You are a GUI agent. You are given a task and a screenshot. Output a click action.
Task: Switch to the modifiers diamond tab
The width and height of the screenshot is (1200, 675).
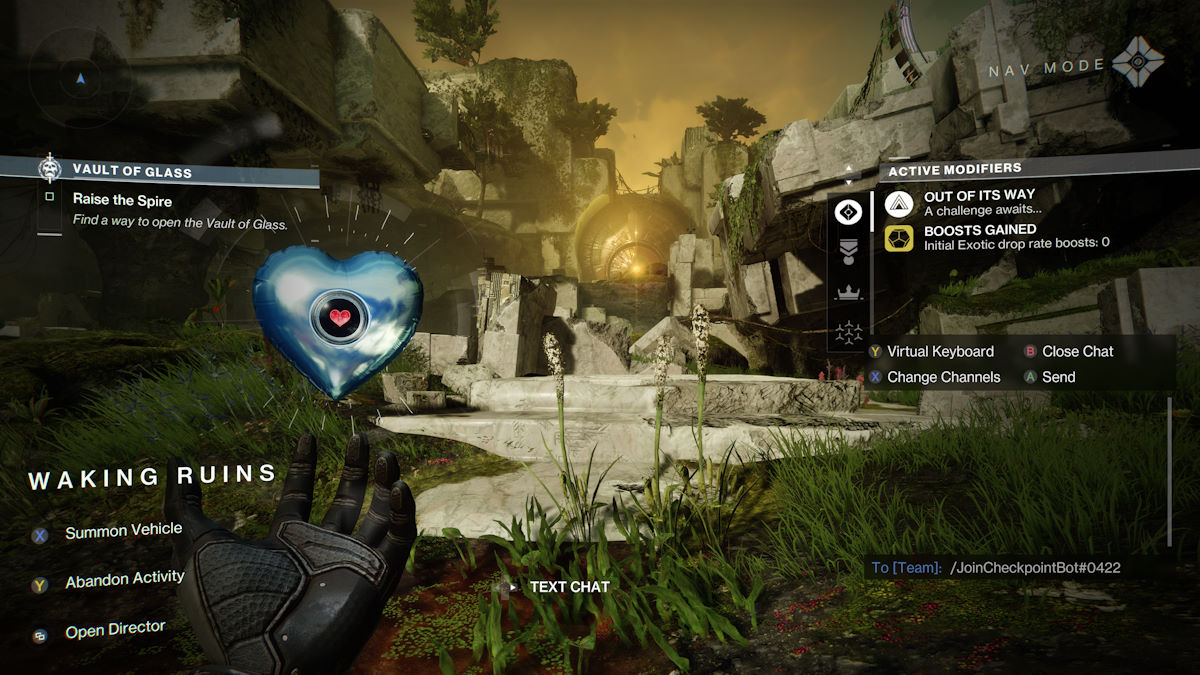[848, 211]
